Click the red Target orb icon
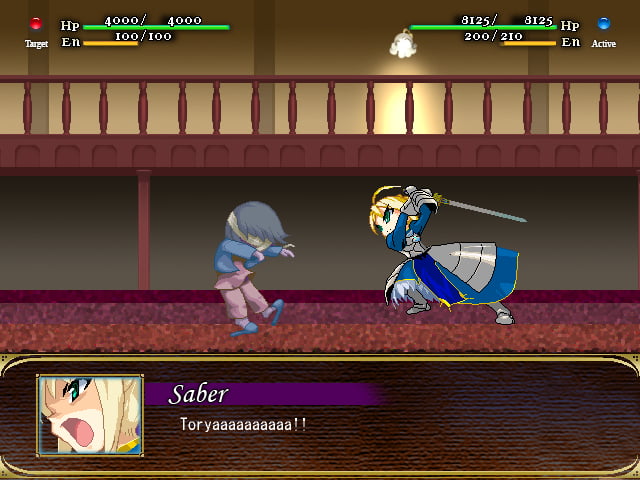 coord(36,24)
